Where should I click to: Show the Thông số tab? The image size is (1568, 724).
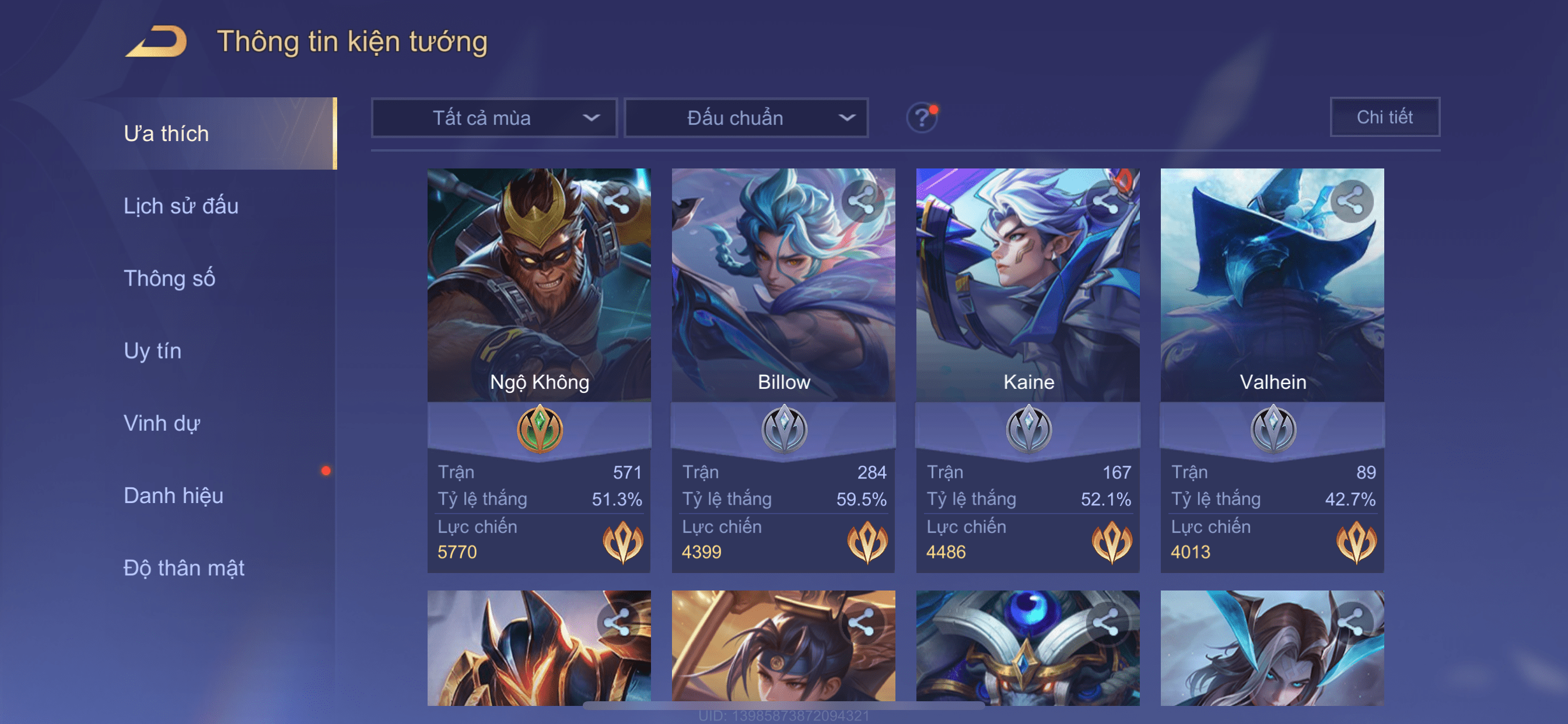(169, 279)
